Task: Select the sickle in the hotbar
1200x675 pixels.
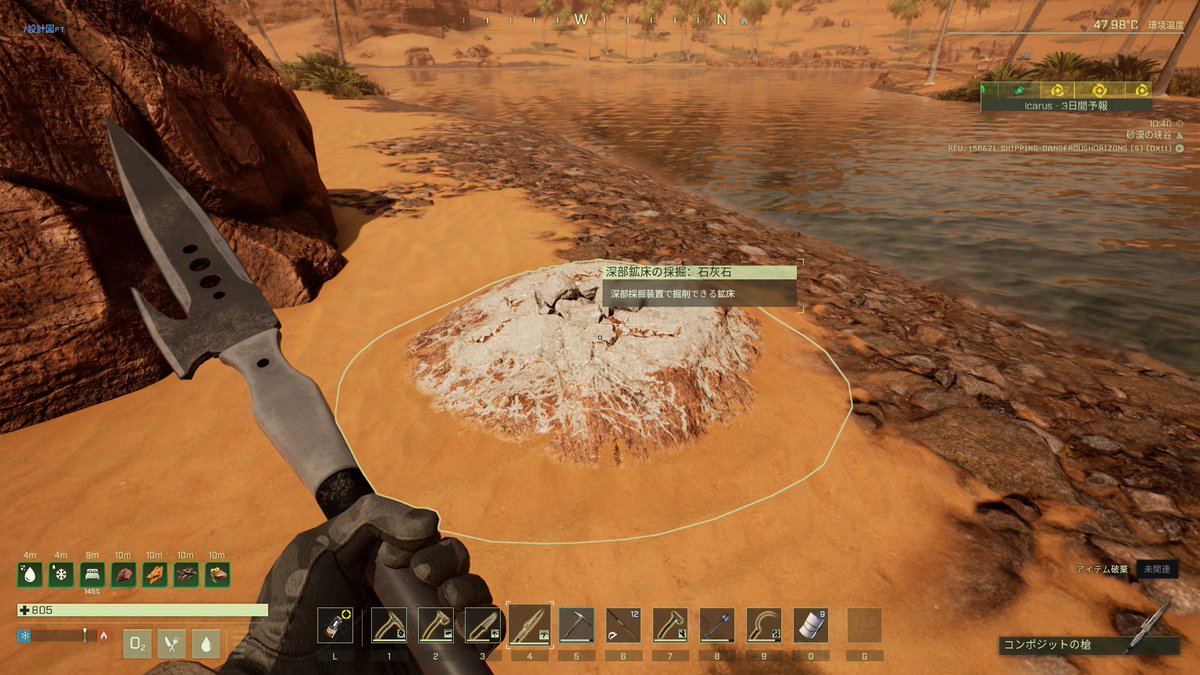Action: click(764, 625)
